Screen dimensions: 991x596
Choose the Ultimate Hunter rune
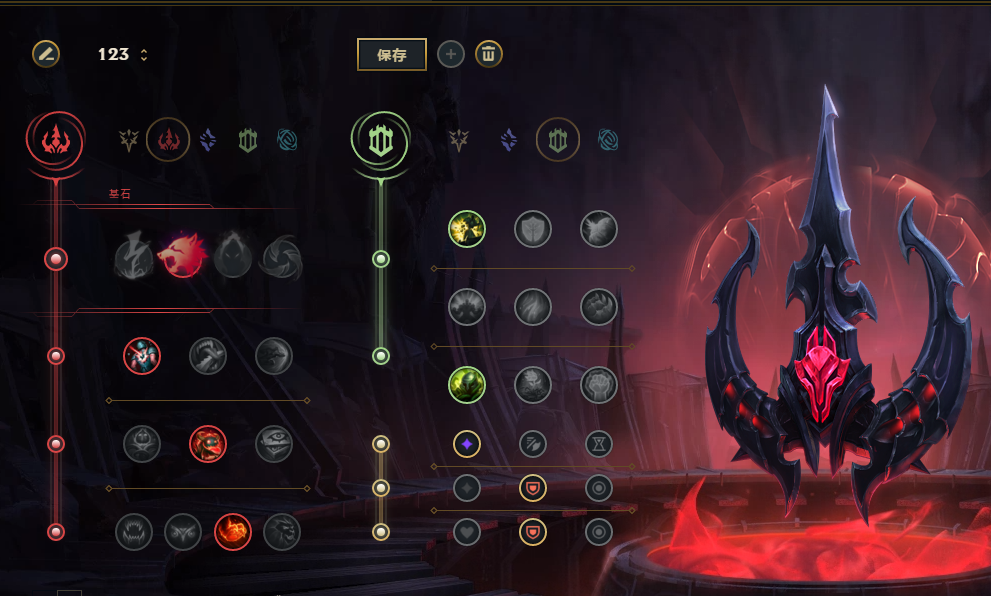(282, 532)
